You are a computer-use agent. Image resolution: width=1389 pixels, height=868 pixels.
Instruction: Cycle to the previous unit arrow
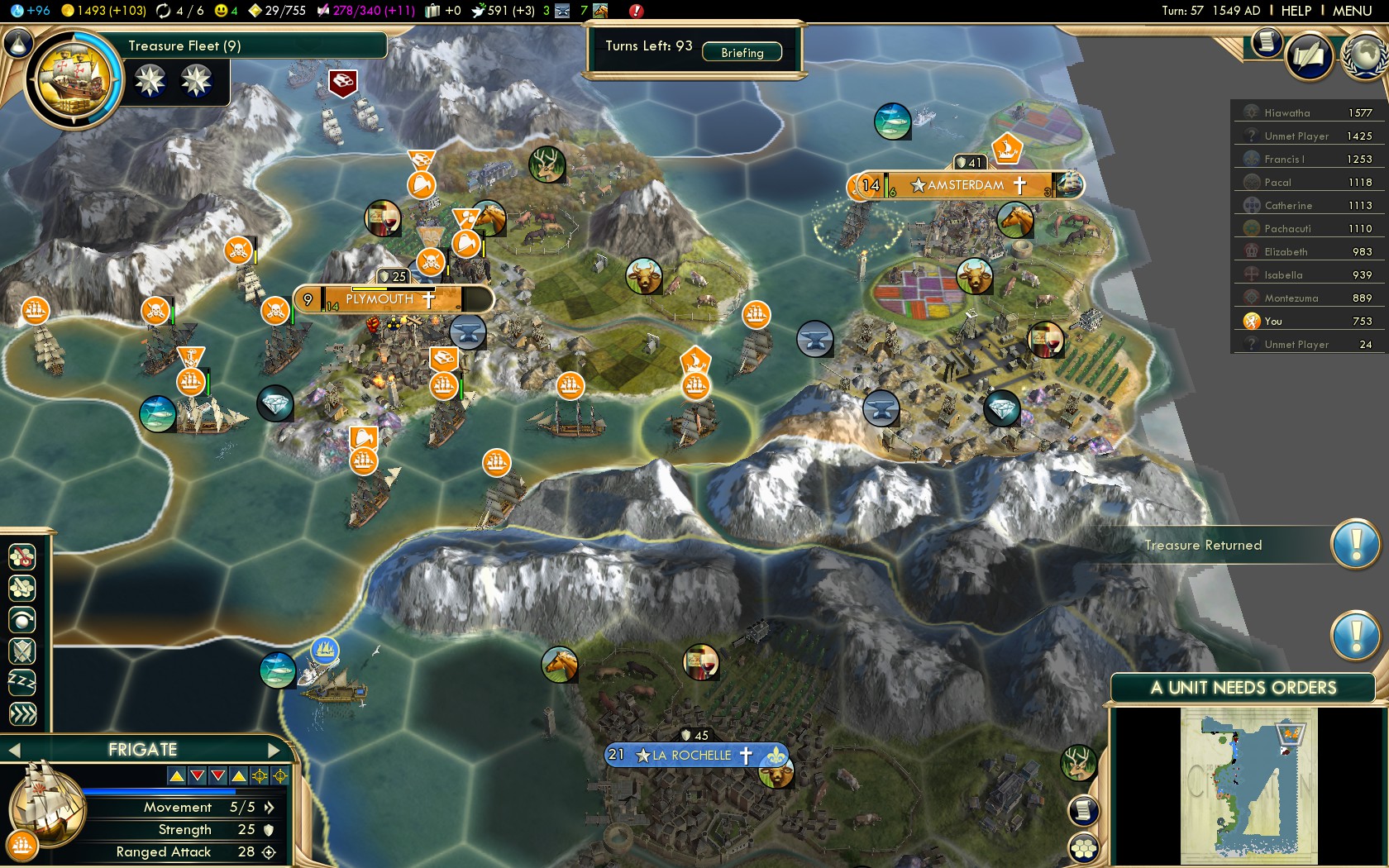(x=12, y=750)
